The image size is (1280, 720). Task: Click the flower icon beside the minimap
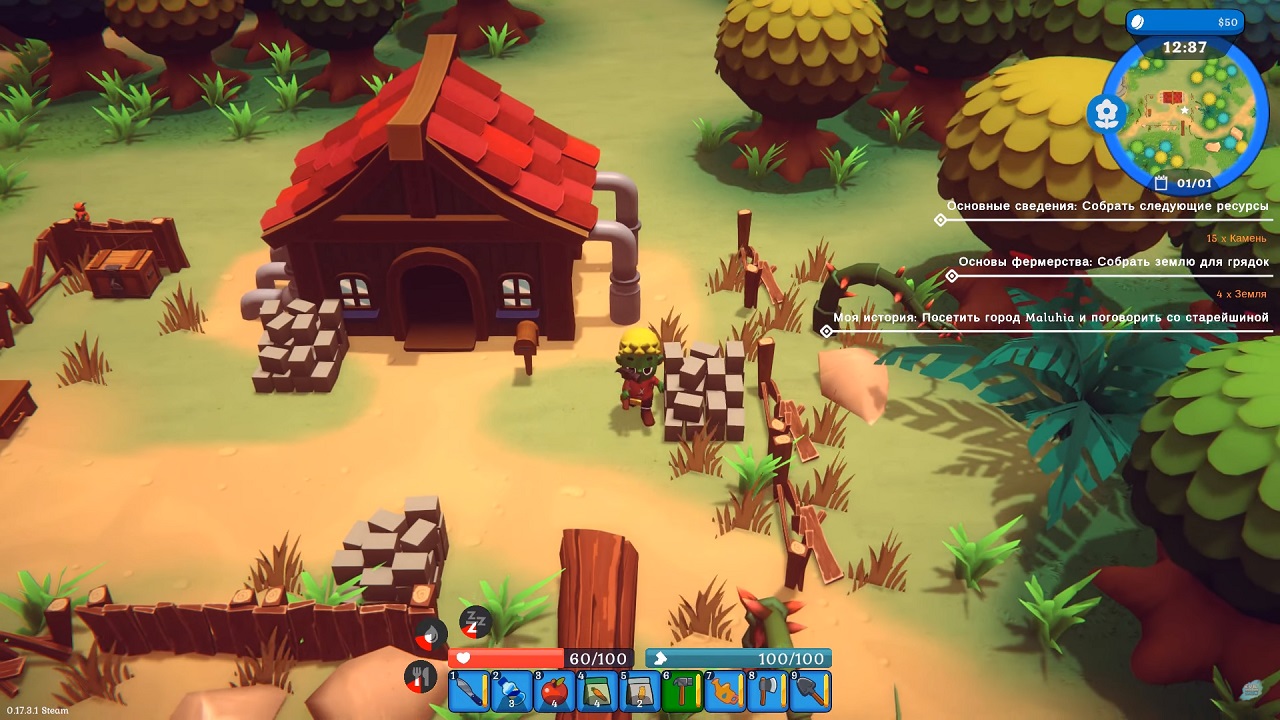click(x=1105, y=114)
